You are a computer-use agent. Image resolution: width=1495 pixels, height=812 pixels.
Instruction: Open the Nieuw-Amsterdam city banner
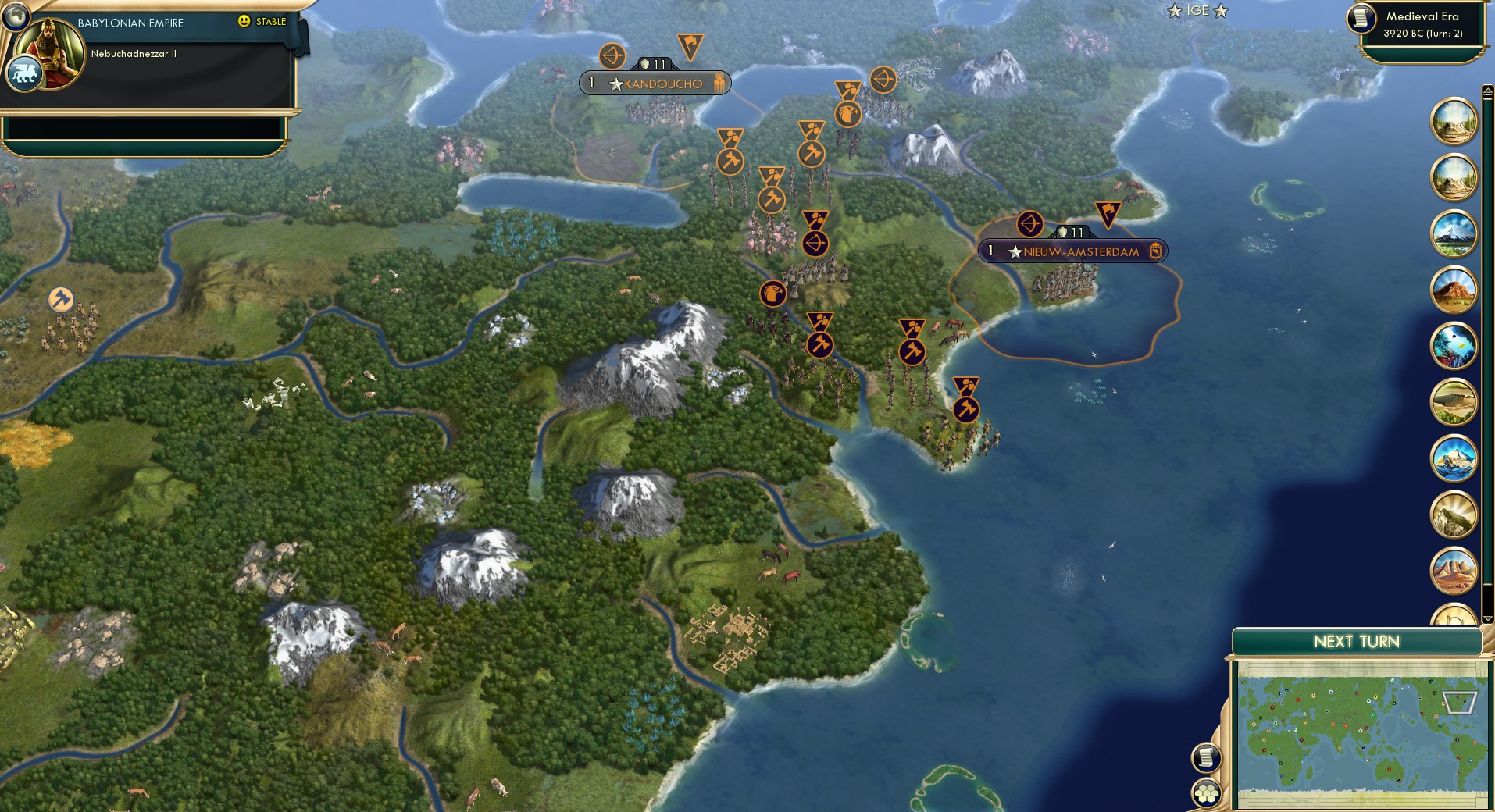point(1072,251)
